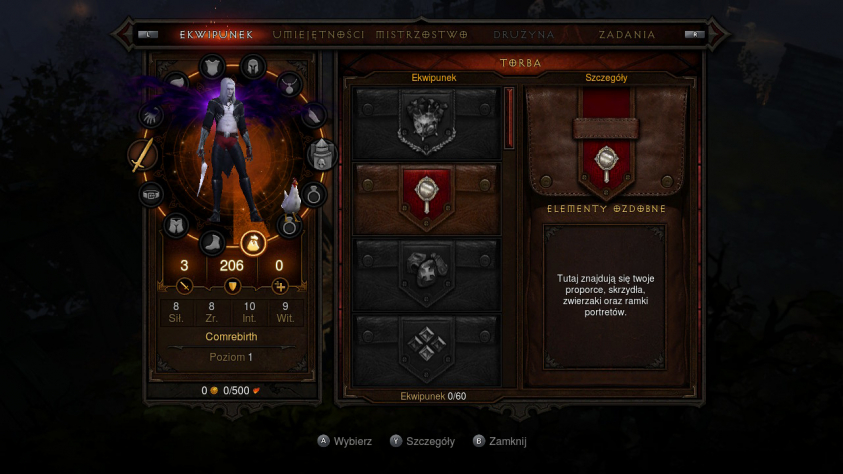Choose the chest armor equipment slot

[x=212, y=67]
